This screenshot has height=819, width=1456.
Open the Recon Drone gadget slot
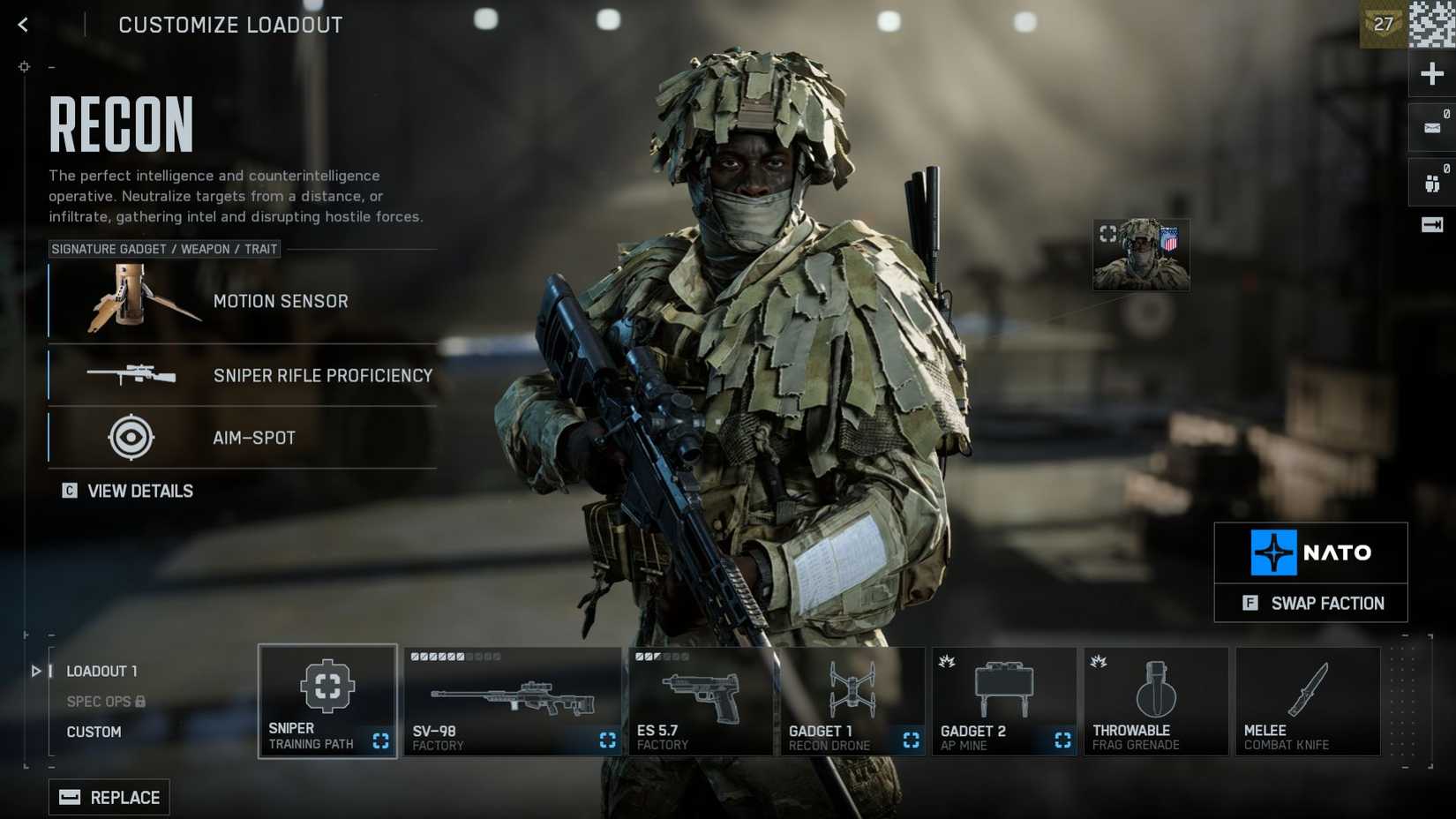tap(852, 700)
